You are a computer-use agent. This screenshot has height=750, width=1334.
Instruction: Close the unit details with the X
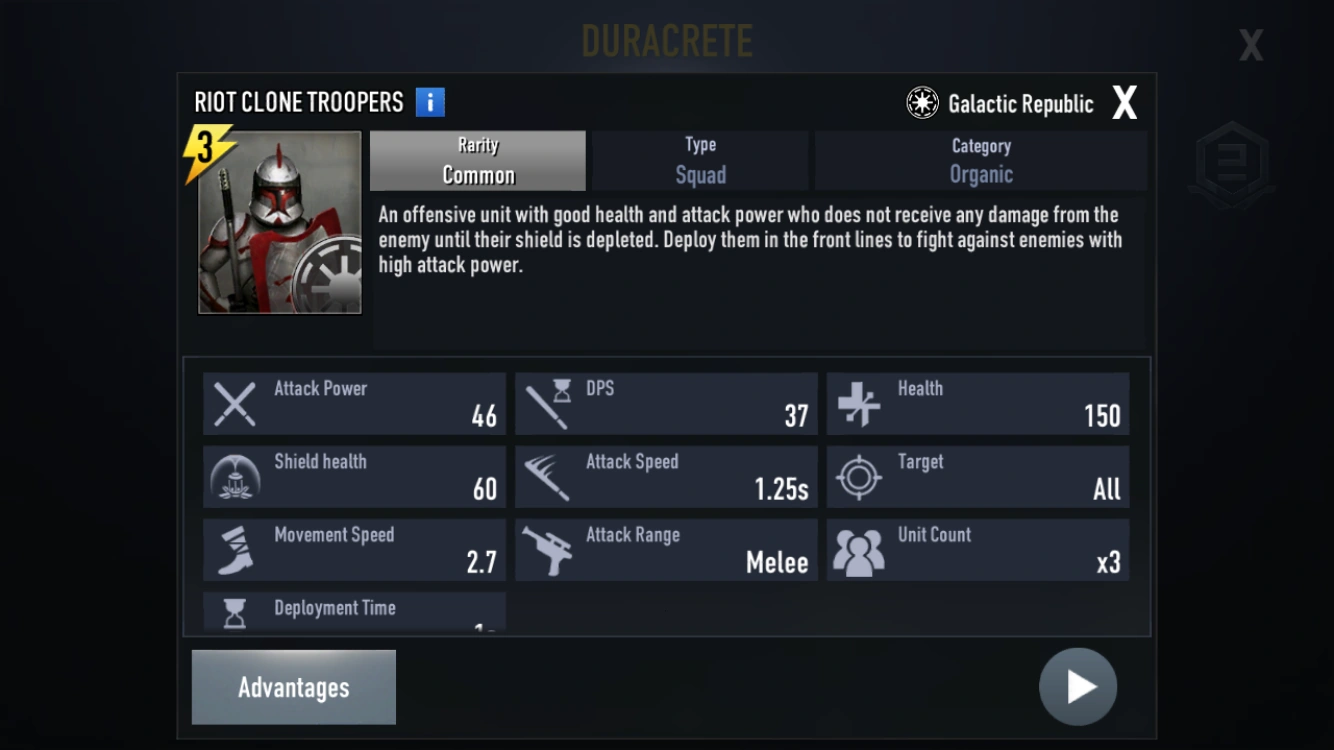(x=1124, y=101)
